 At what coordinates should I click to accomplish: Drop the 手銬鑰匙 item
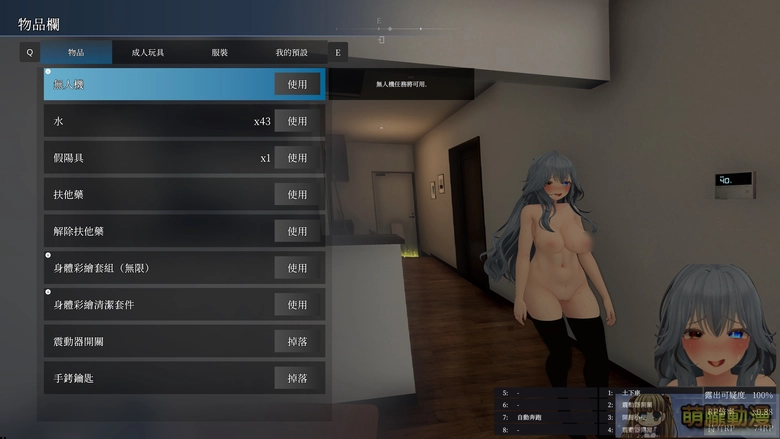(297, 378)
